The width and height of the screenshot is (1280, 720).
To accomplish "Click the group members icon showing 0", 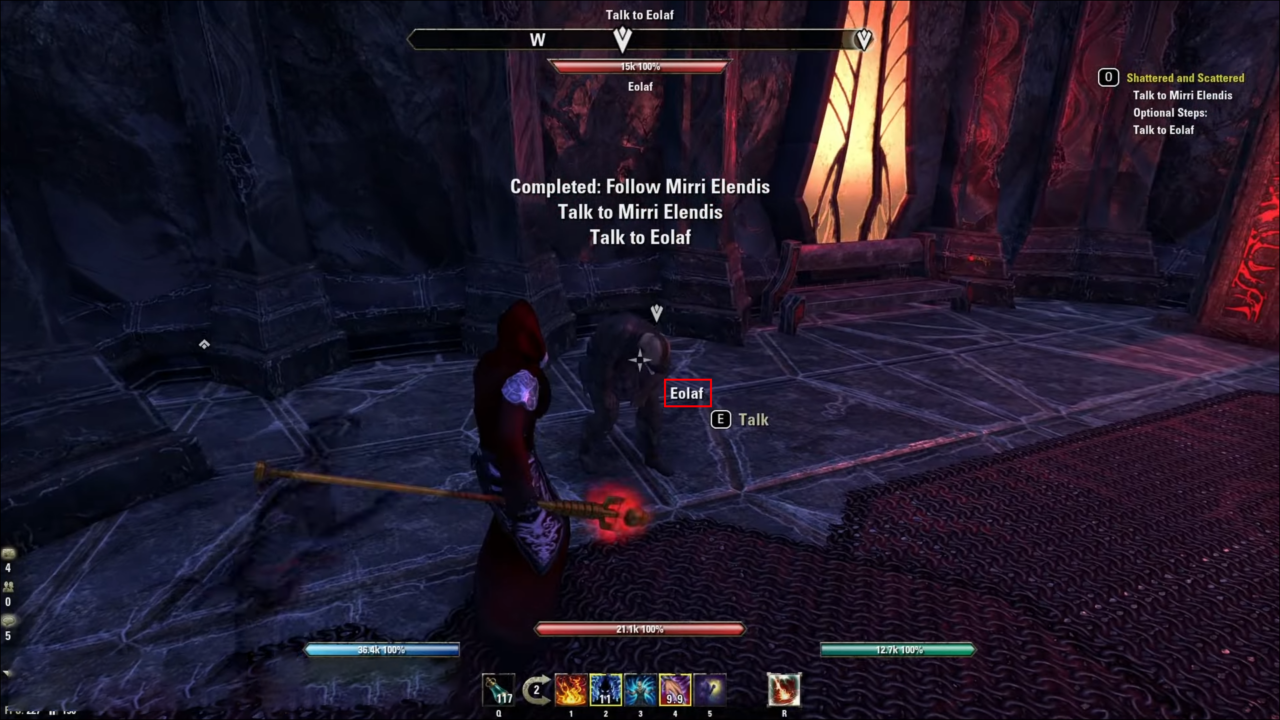I will pos(8,587).
